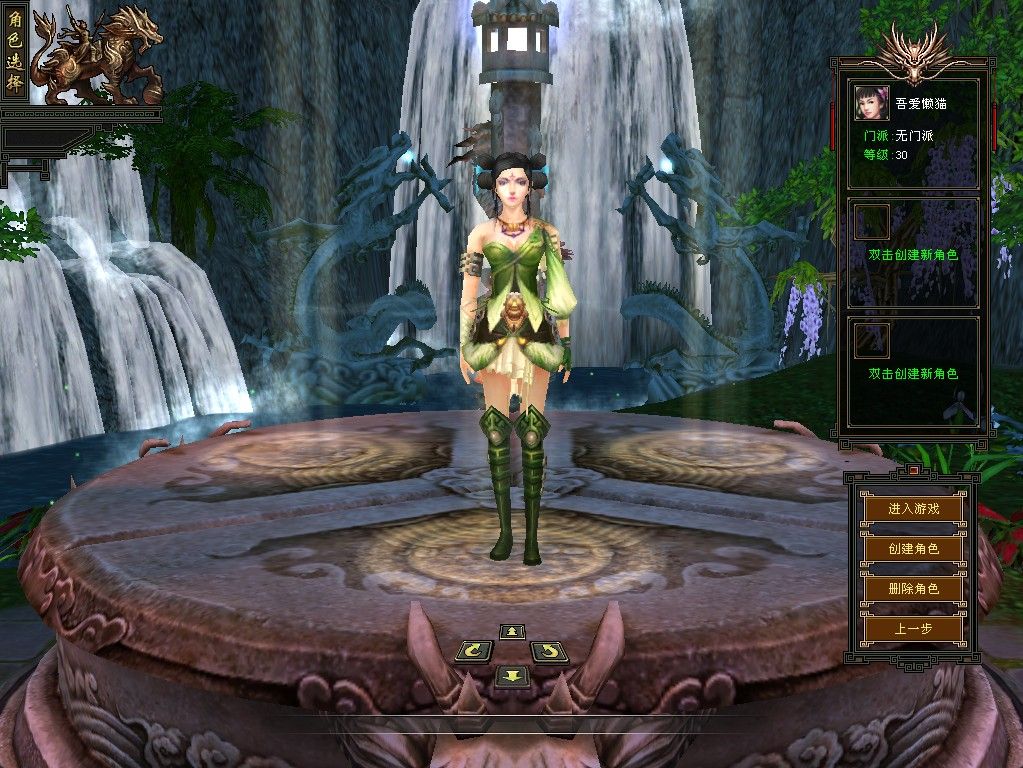Choose 删除角色 to delete the character

pos(913,589)
